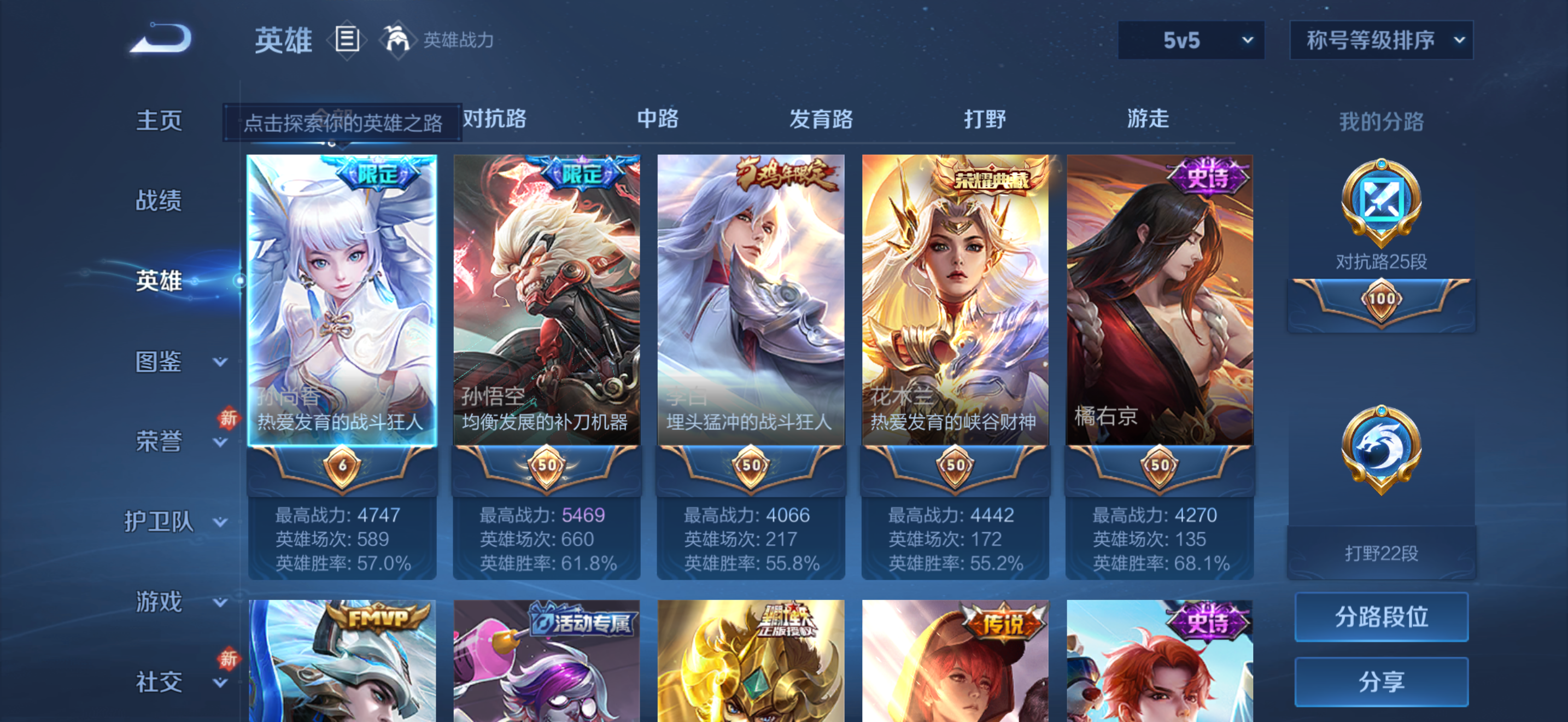
Task: Open the 5v5 mode dropdown
Action: [x=1191, y=39]
